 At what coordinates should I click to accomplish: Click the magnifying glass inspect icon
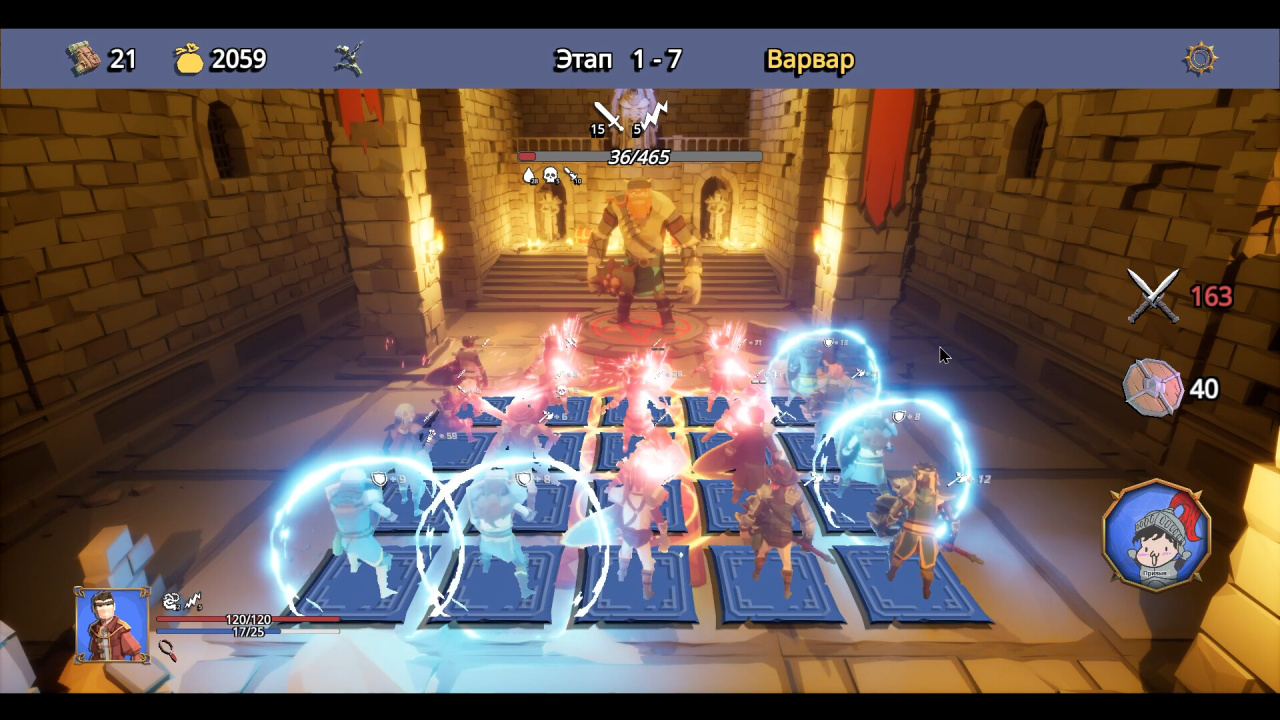(x=168, y=651)
